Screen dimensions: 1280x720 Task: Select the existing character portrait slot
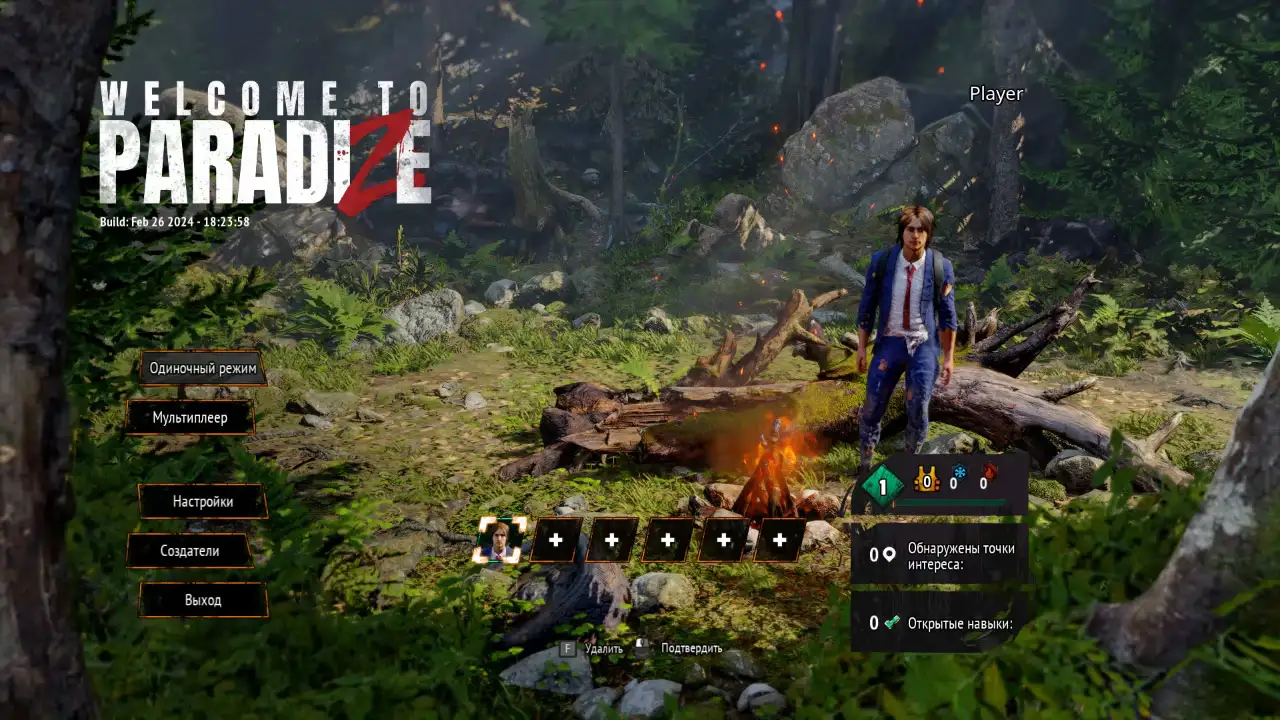click(498, 540)
